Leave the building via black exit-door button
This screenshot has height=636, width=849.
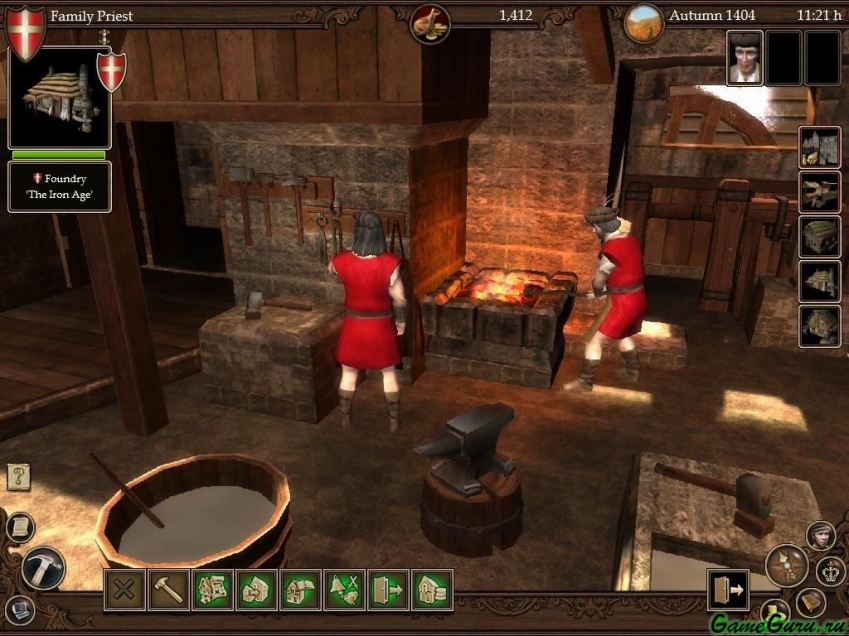pos(727,590)
